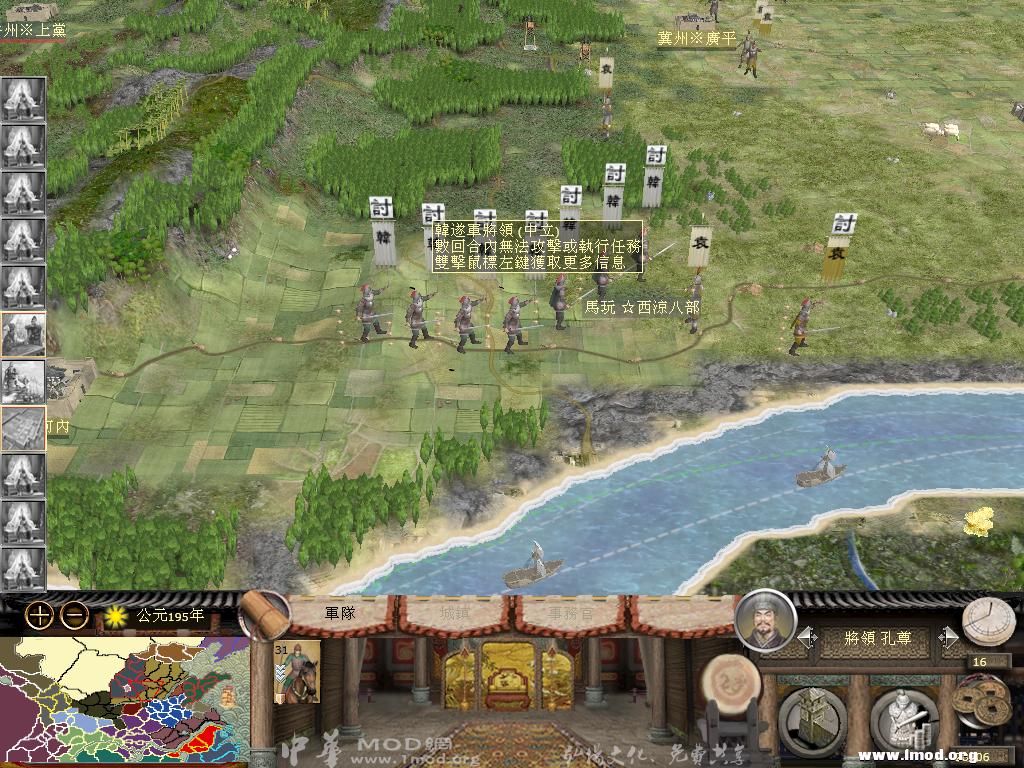Click the campaign minimap
This screenshot has width=1024, height=768.
click(124, 702)
